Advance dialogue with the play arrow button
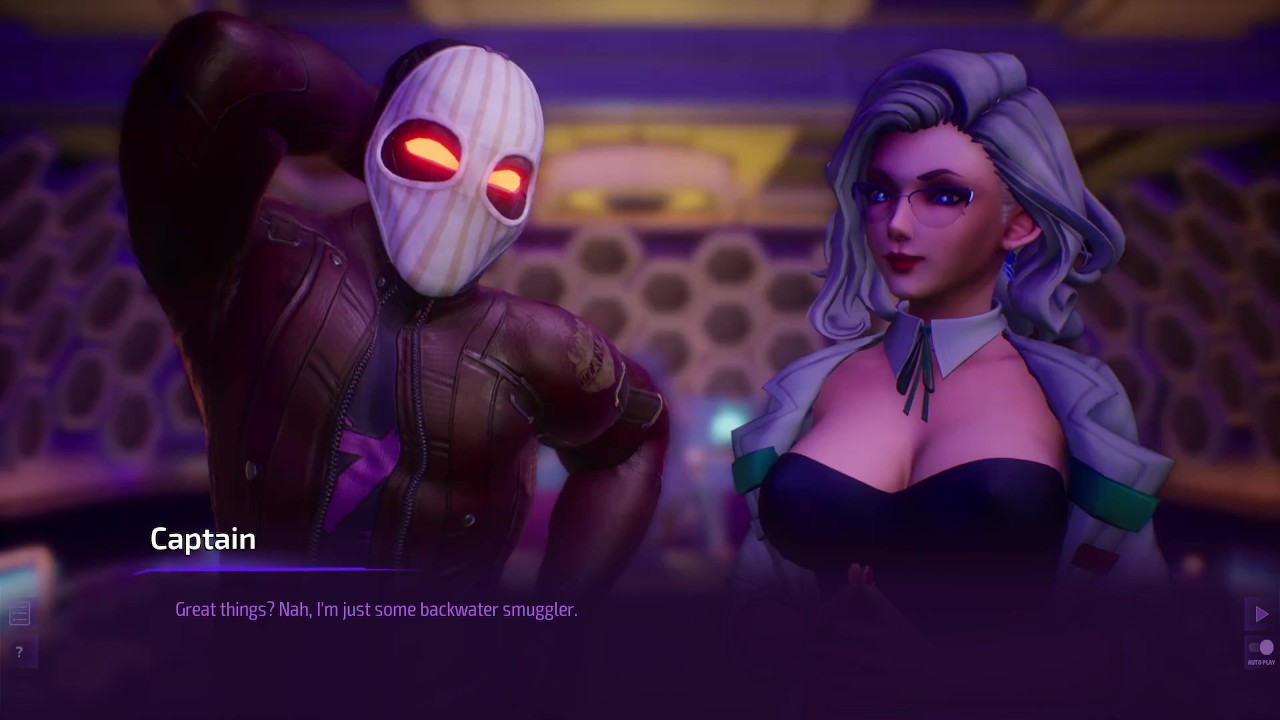The height and width of the screenshot is (720, 1280). pyautogui.click(x=1260, y=613)
